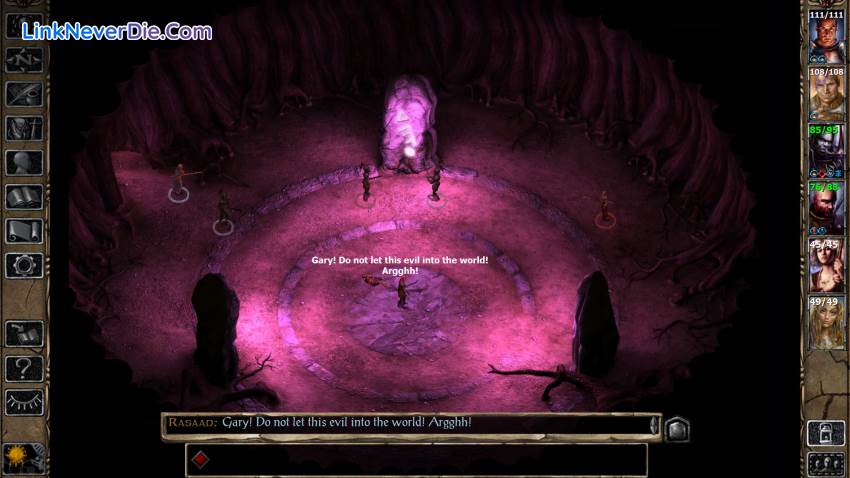Open the journal with the quill icon

tap(24, 93)
